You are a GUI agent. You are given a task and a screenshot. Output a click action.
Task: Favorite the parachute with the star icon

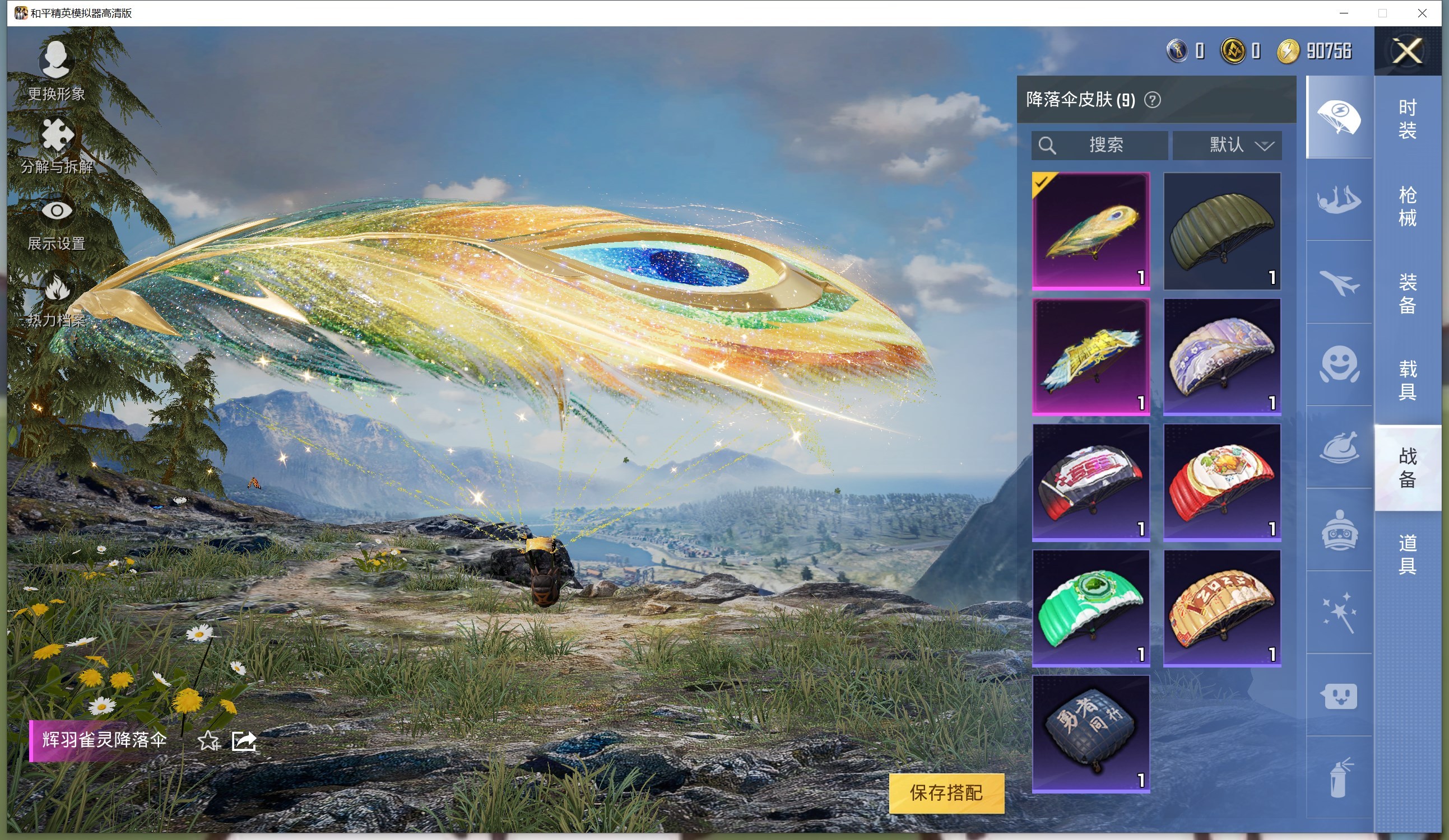(x=208, y=741)
